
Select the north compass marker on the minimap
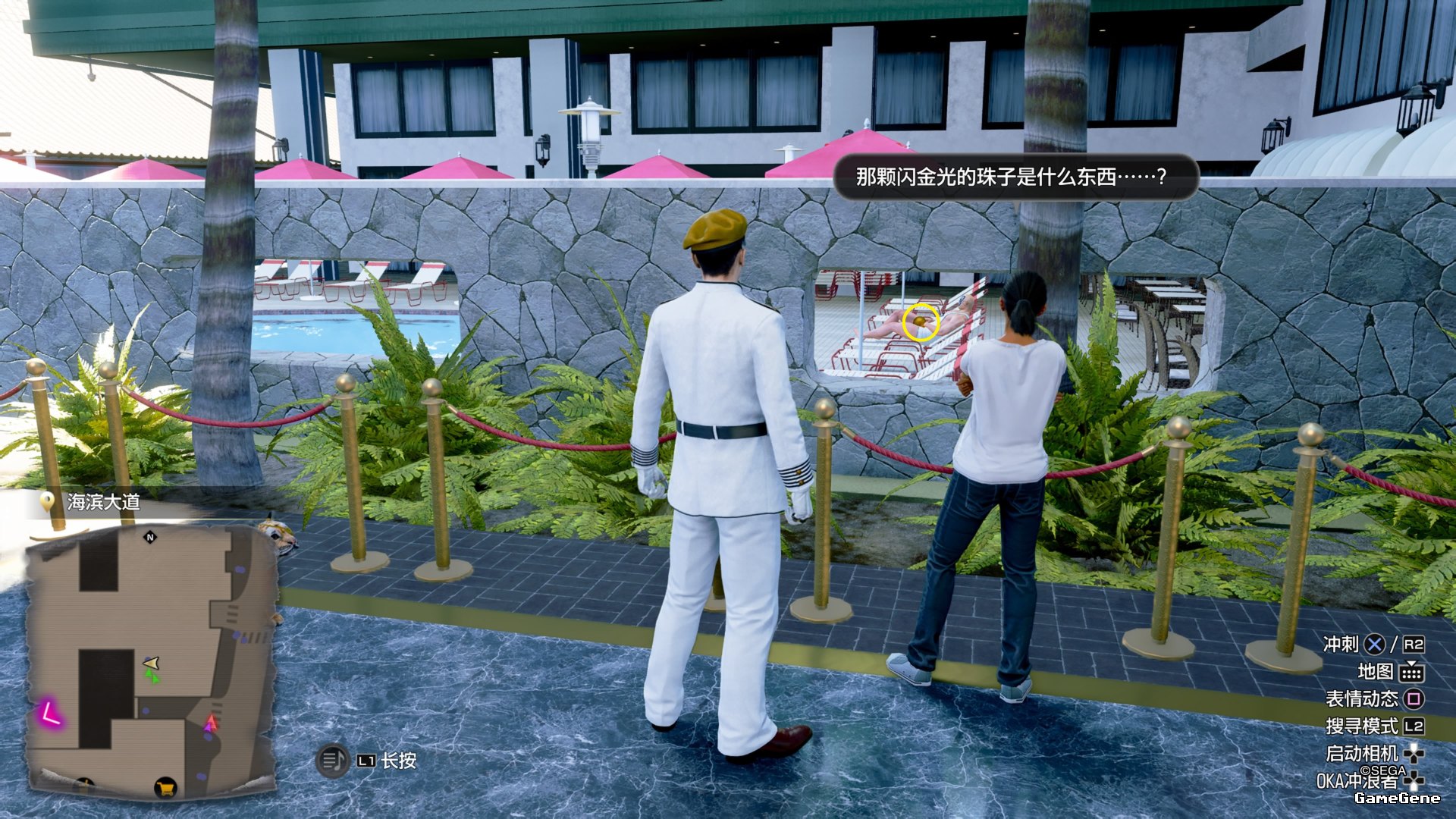pos(150,537)
